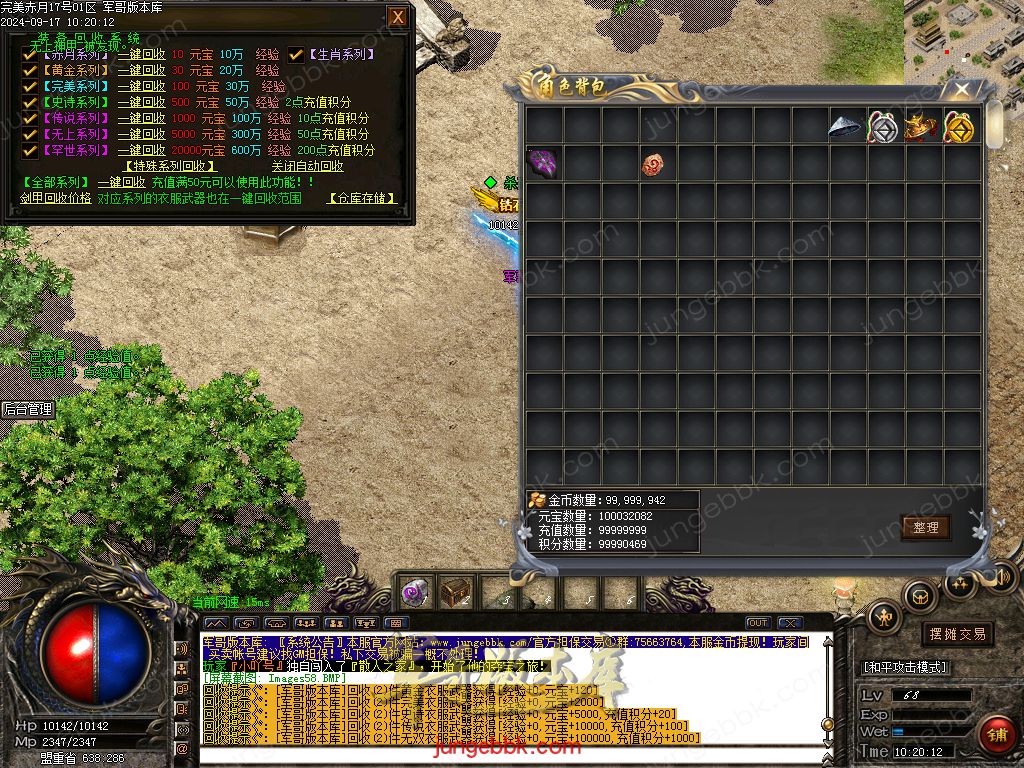This screenshot has height=768, width=1024.
Task: Open the 特殊系列回收 option
Action: (170, 167)
